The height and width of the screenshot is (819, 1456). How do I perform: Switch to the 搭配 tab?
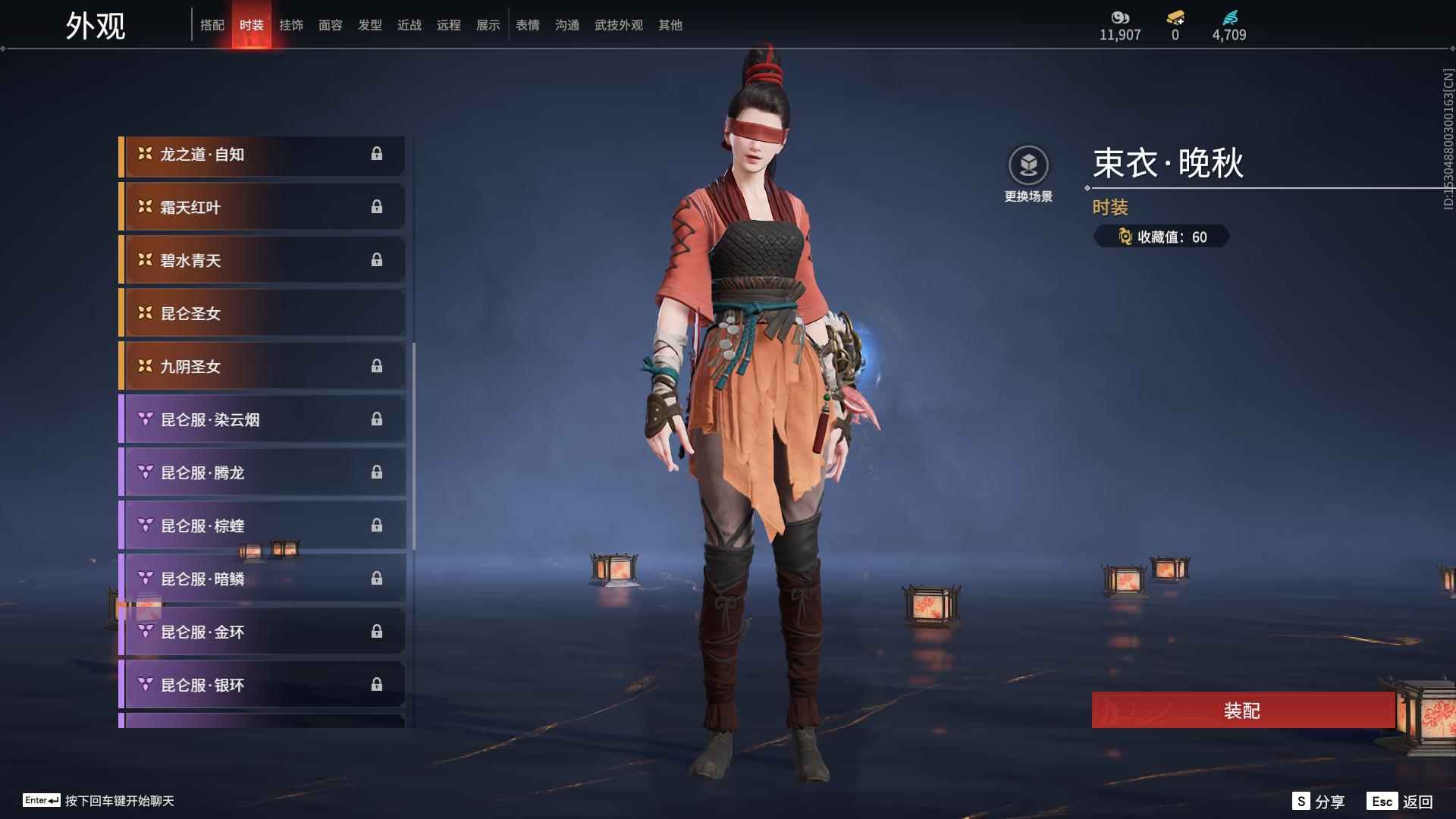tap(212, 25)
